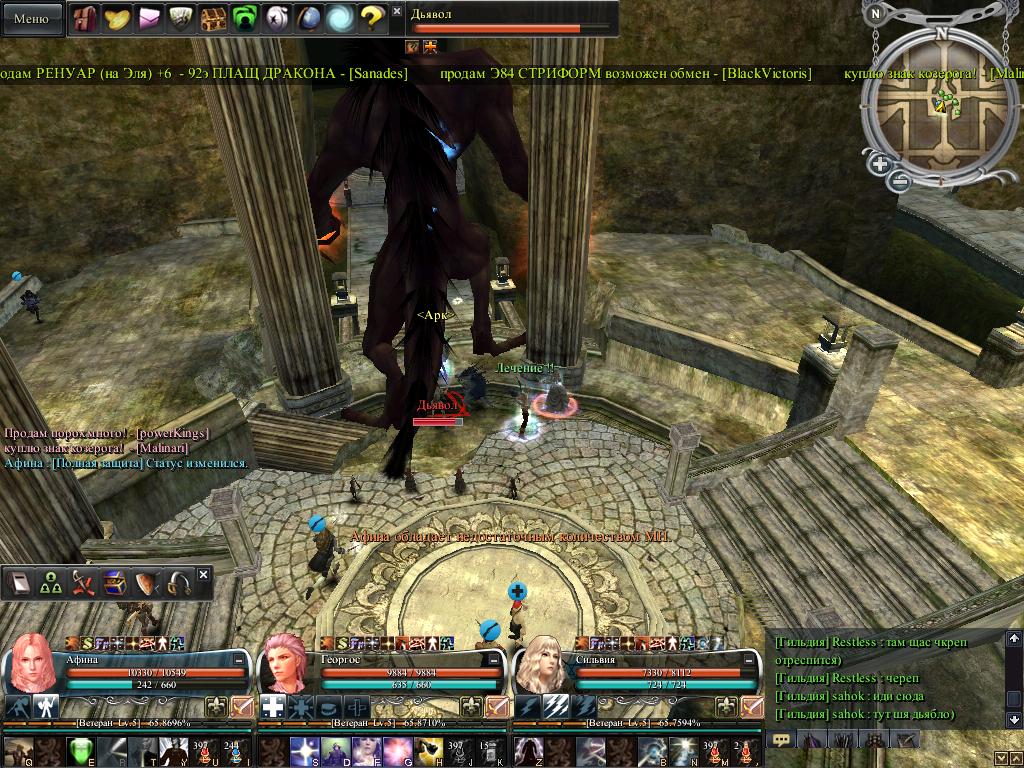Use Афина's green potion hotbar slot
The image size is (1024, 768).
pos(82,750)
